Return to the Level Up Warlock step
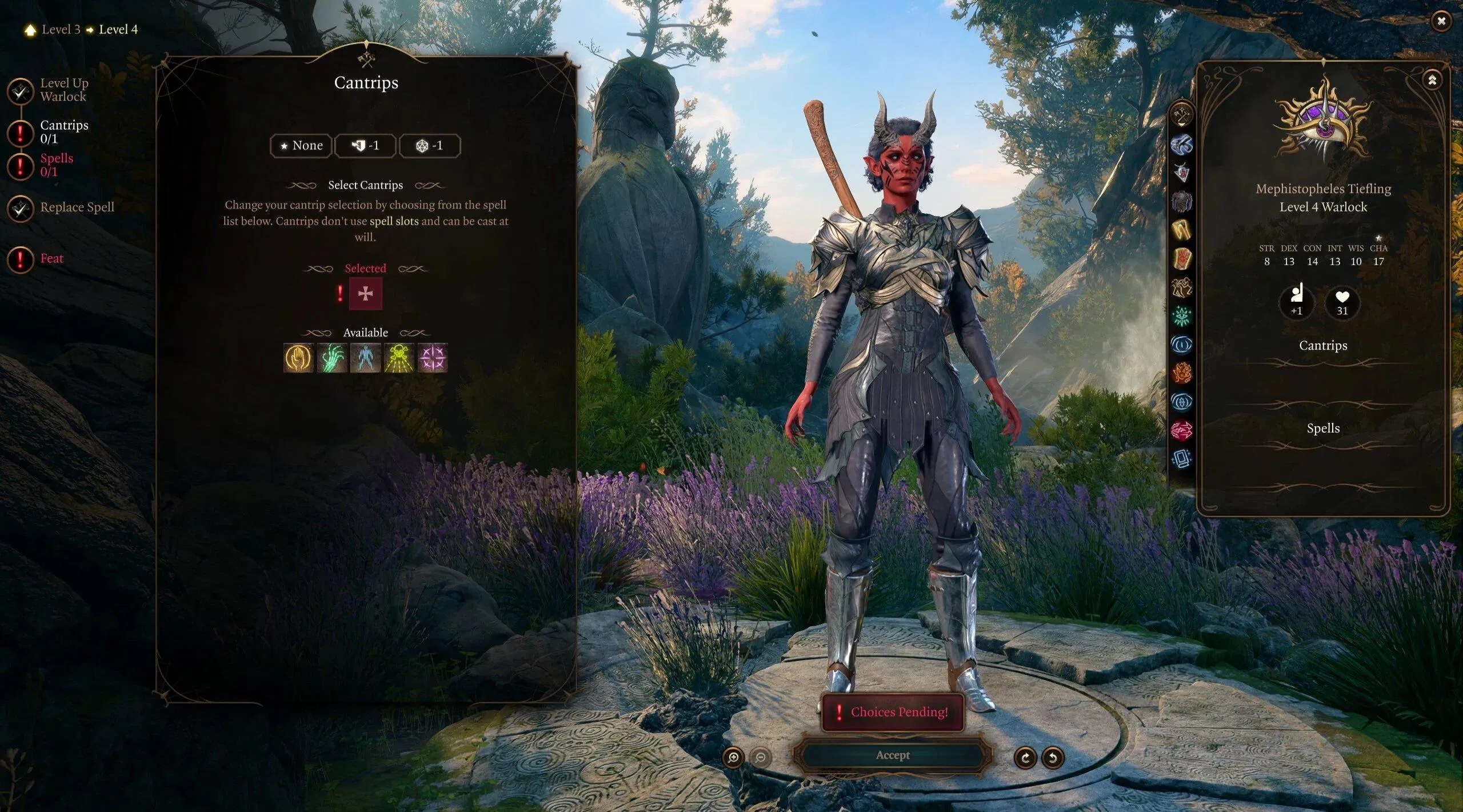This screenshot has width=1463, height=812. [63, 90]
